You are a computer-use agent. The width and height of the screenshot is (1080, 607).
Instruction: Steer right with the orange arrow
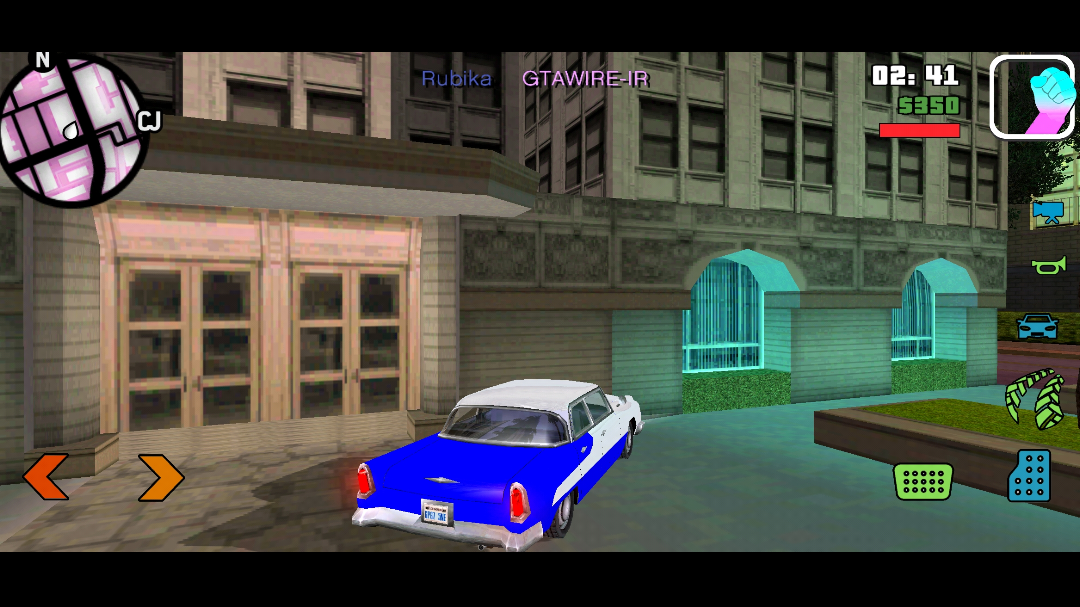pos(160,478)
